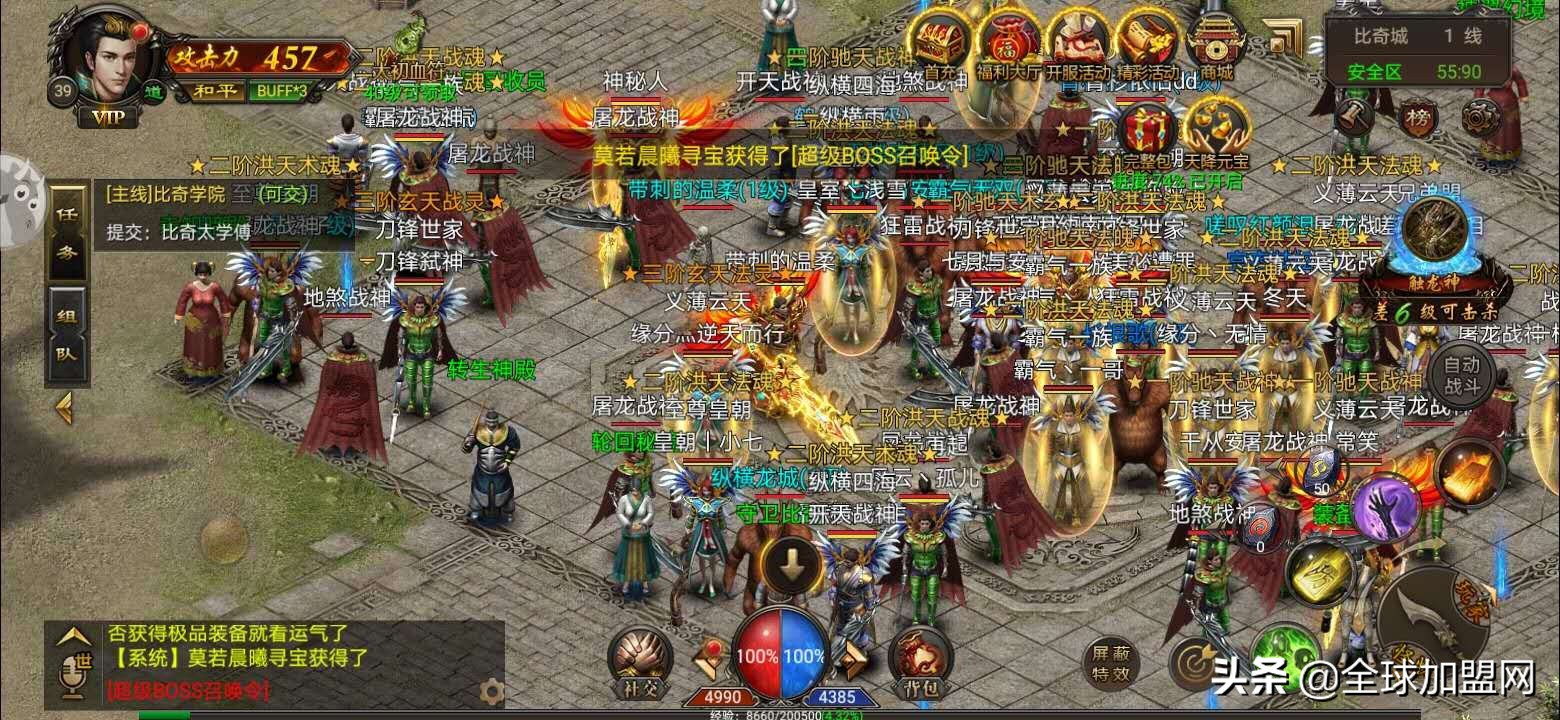
Task: Click the red 超级BOSS召唤令 chat link
Action: (188, 690)
